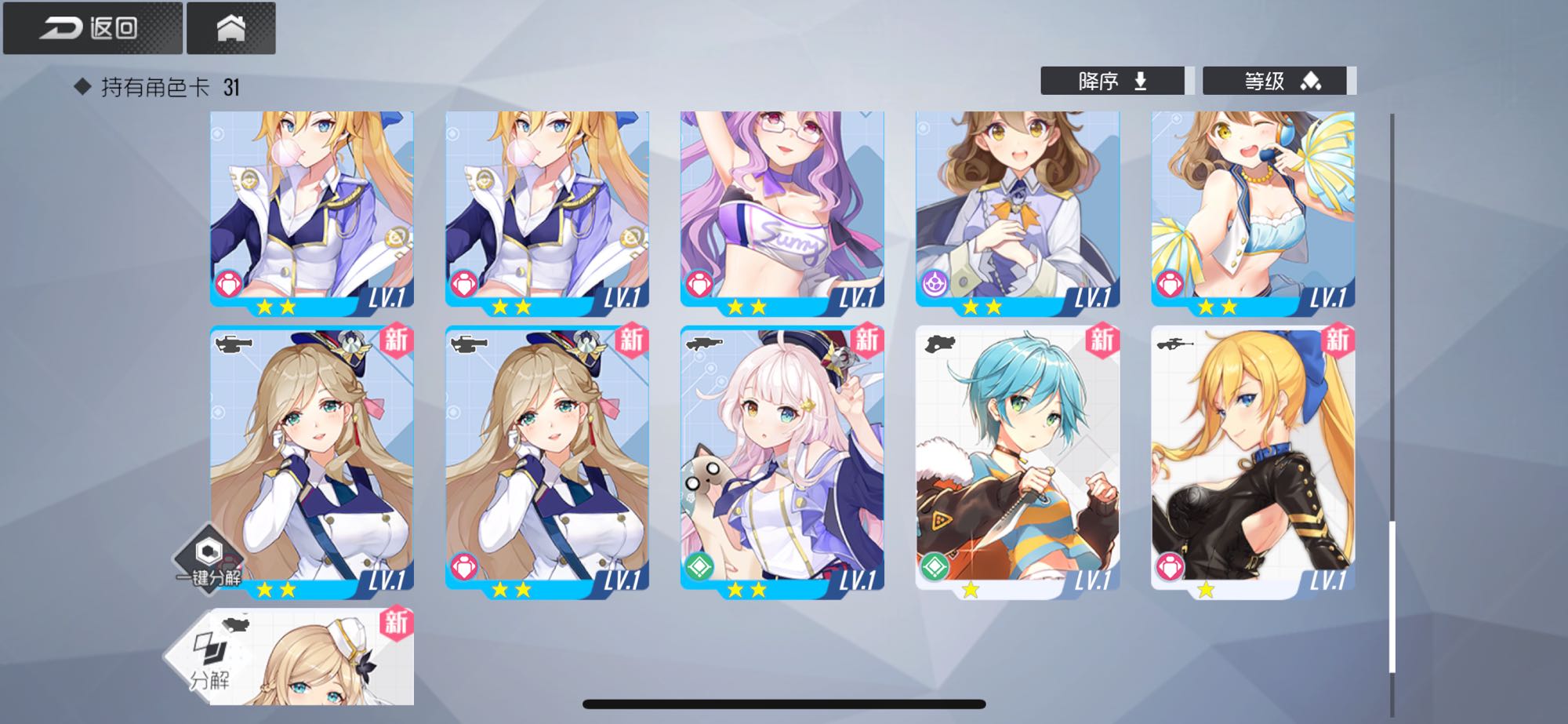This screenshot has width=1568, height=724.
Task: Select the blue-haired knife-wielding character card
Action: coord(1017,459)
